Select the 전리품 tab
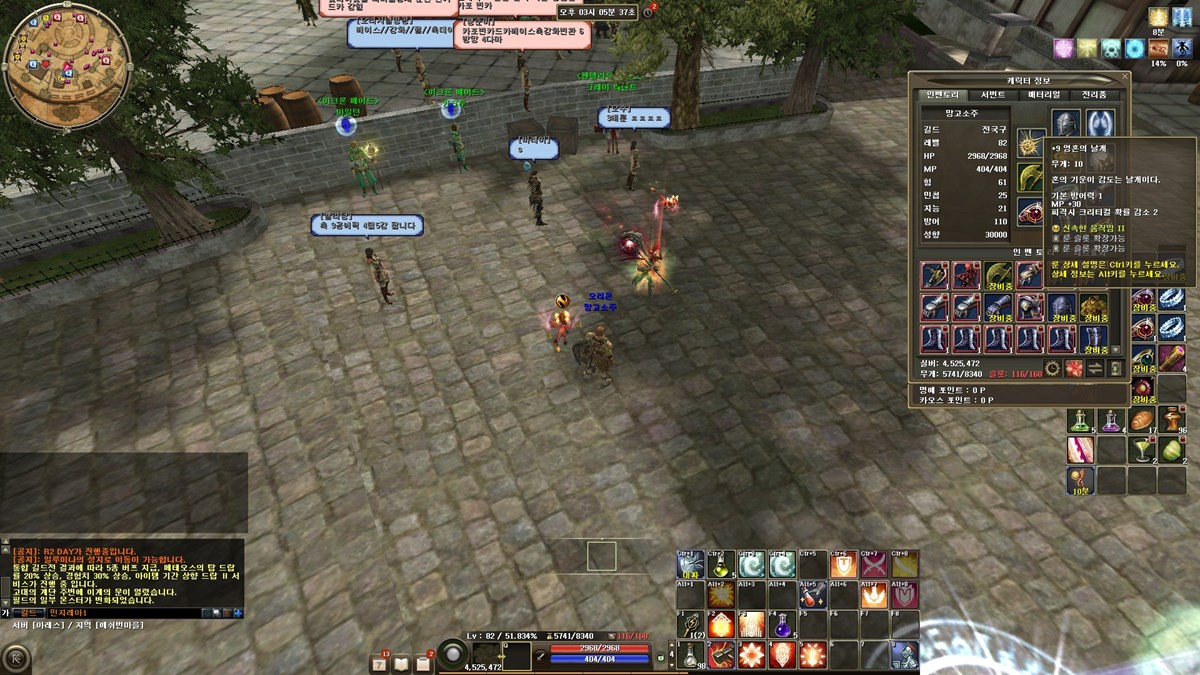Viewport: 1200px width, 675px height. click(x=1095, y=95)
